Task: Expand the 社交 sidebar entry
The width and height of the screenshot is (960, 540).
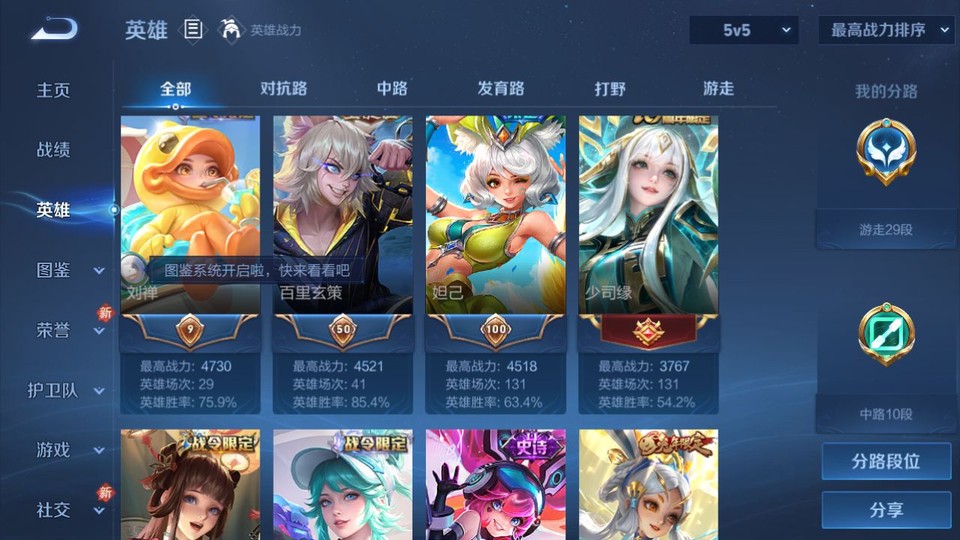Action: pos(68,510)
